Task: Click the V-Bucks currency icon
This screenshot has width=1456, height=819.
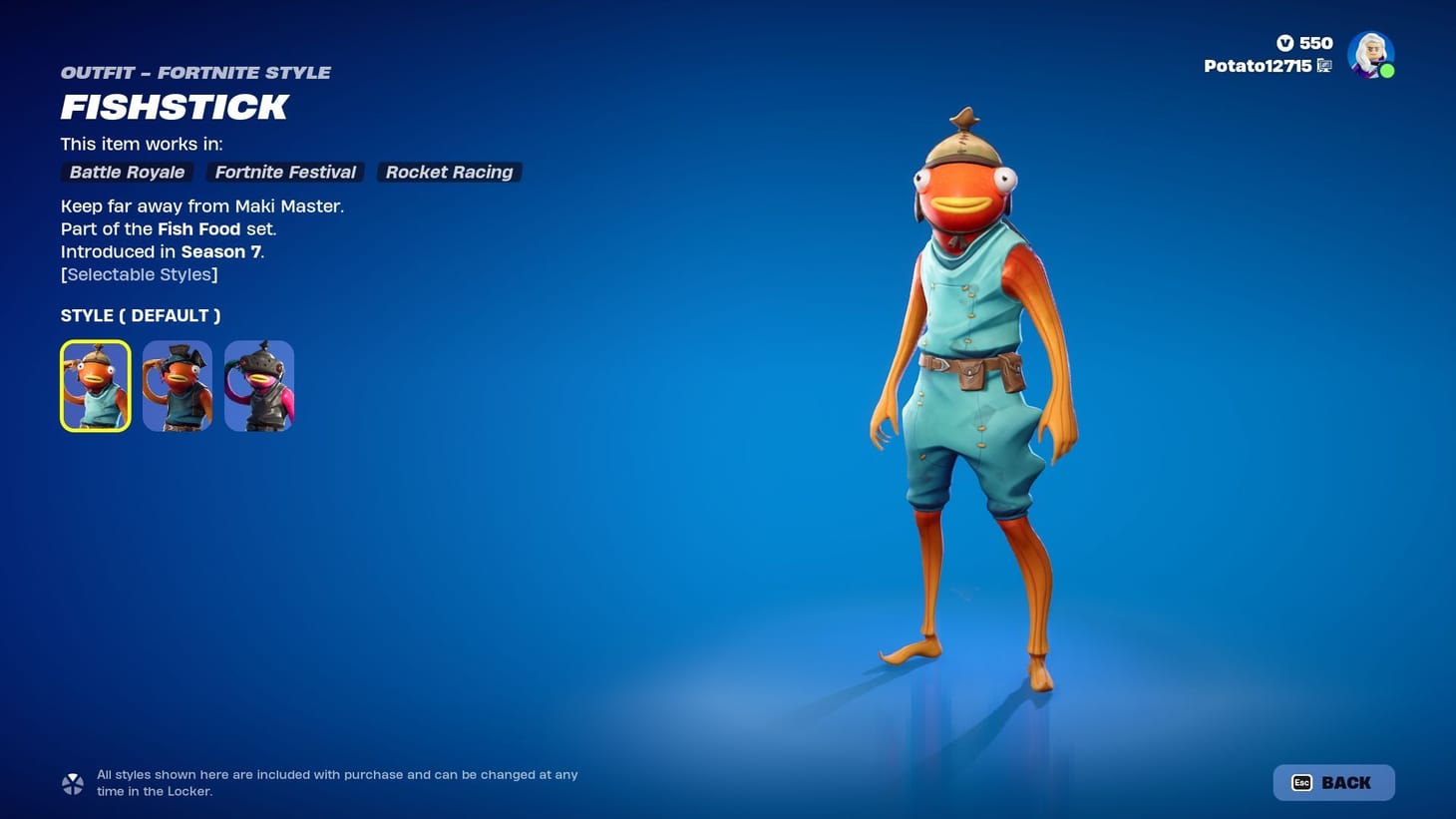Action: (x=1286, y=43)
